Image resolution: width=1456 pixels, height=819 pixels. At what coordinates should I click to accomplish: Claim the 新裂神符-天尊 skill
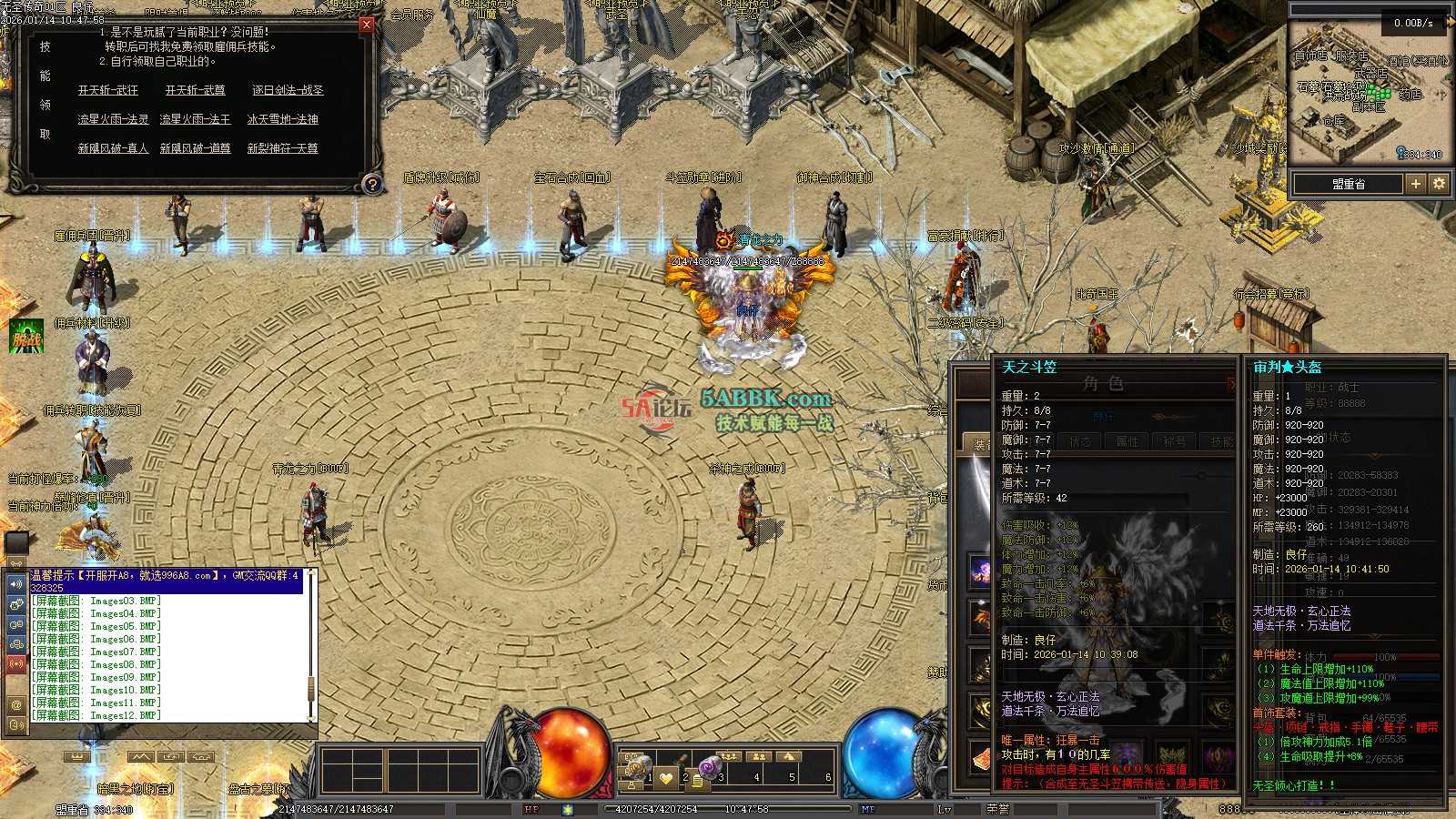(282, 148)
